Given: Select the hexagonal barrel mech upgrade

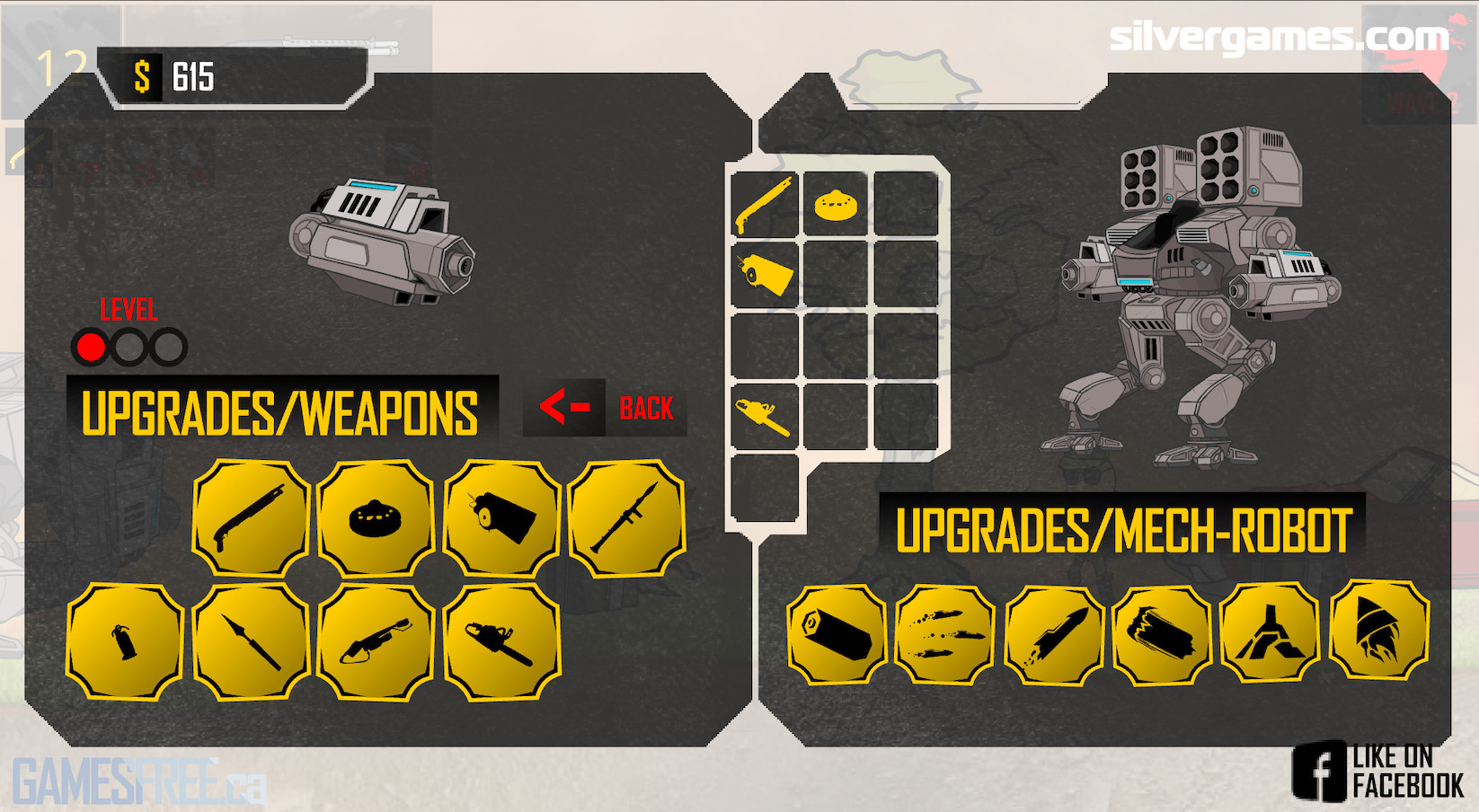Looking at the screenshot, I should point(837,635).
